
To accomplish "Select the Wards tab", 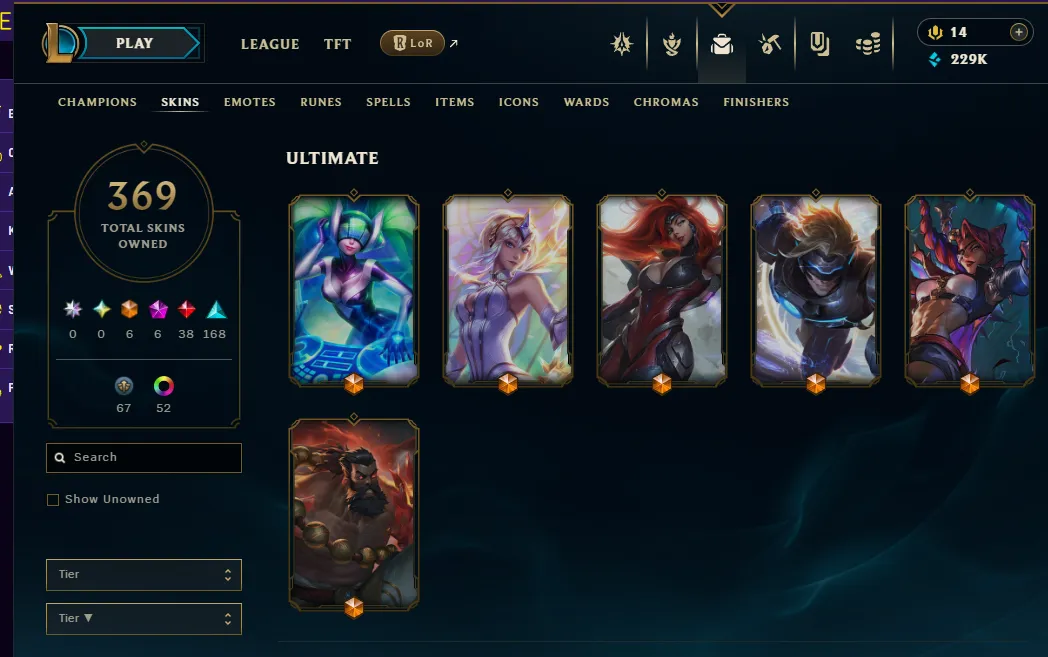I will [586, 102].
